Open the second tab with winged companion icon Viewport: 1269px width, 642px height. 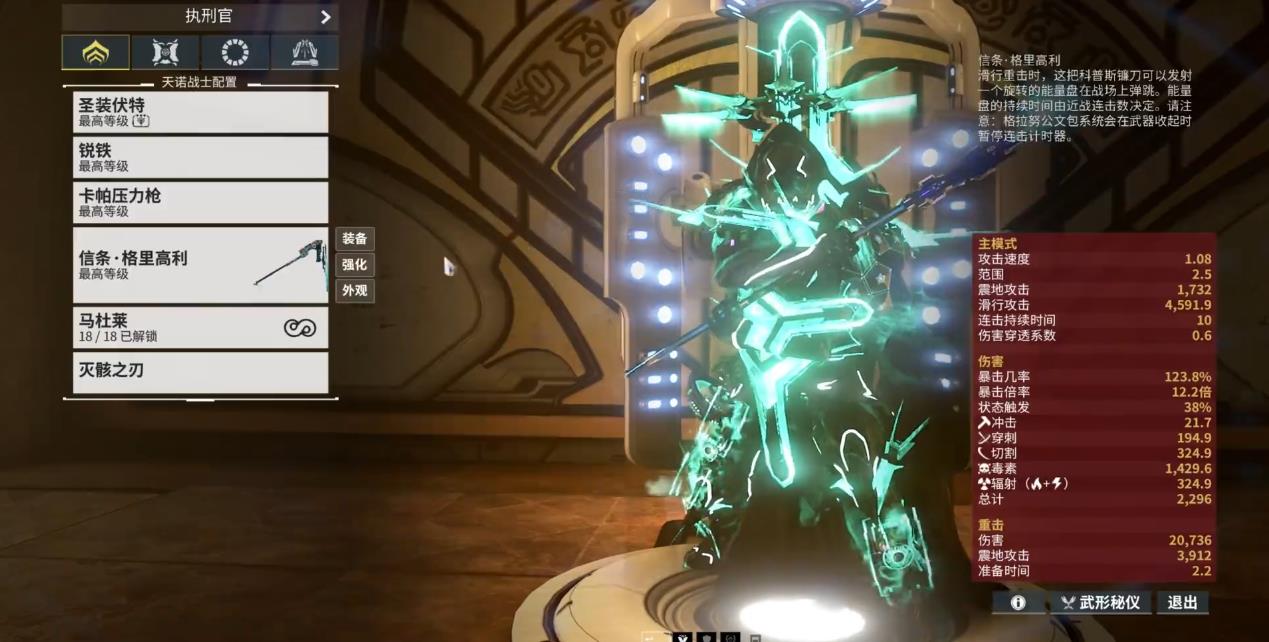pyautogui.click(x=165, y=52)
